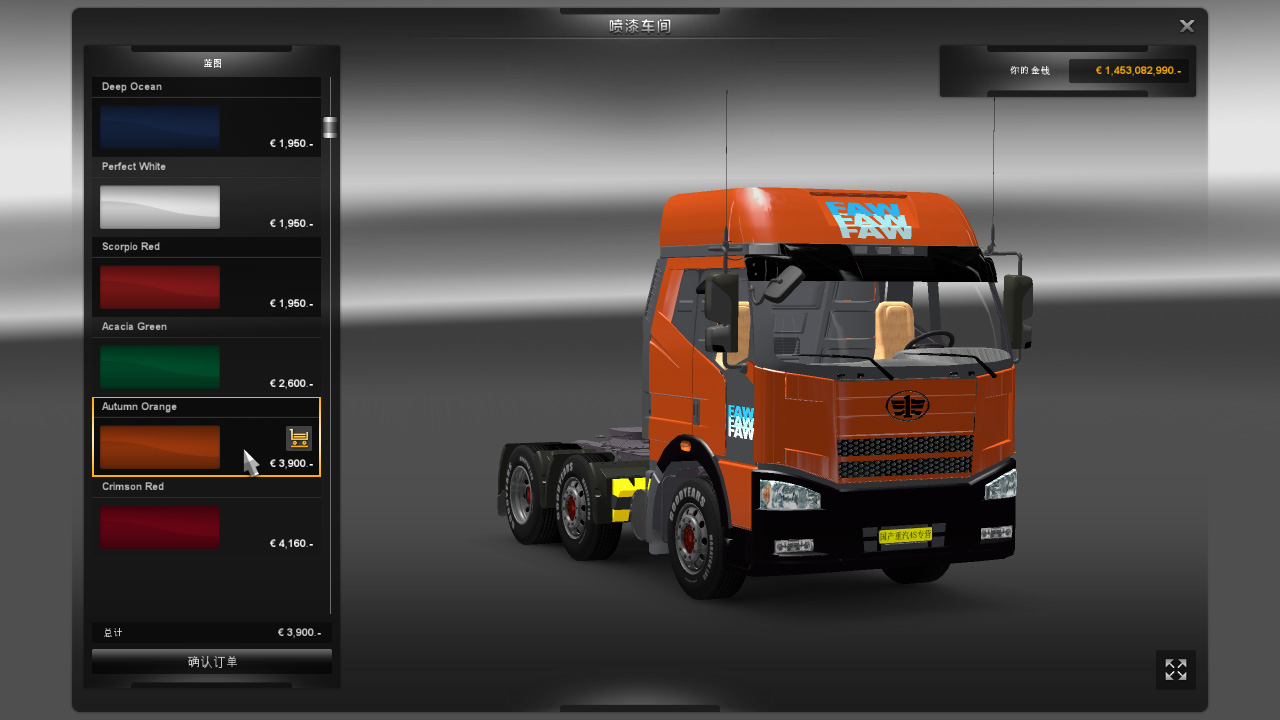Pick the Scorpio Red paint

[x=160, y=287]
